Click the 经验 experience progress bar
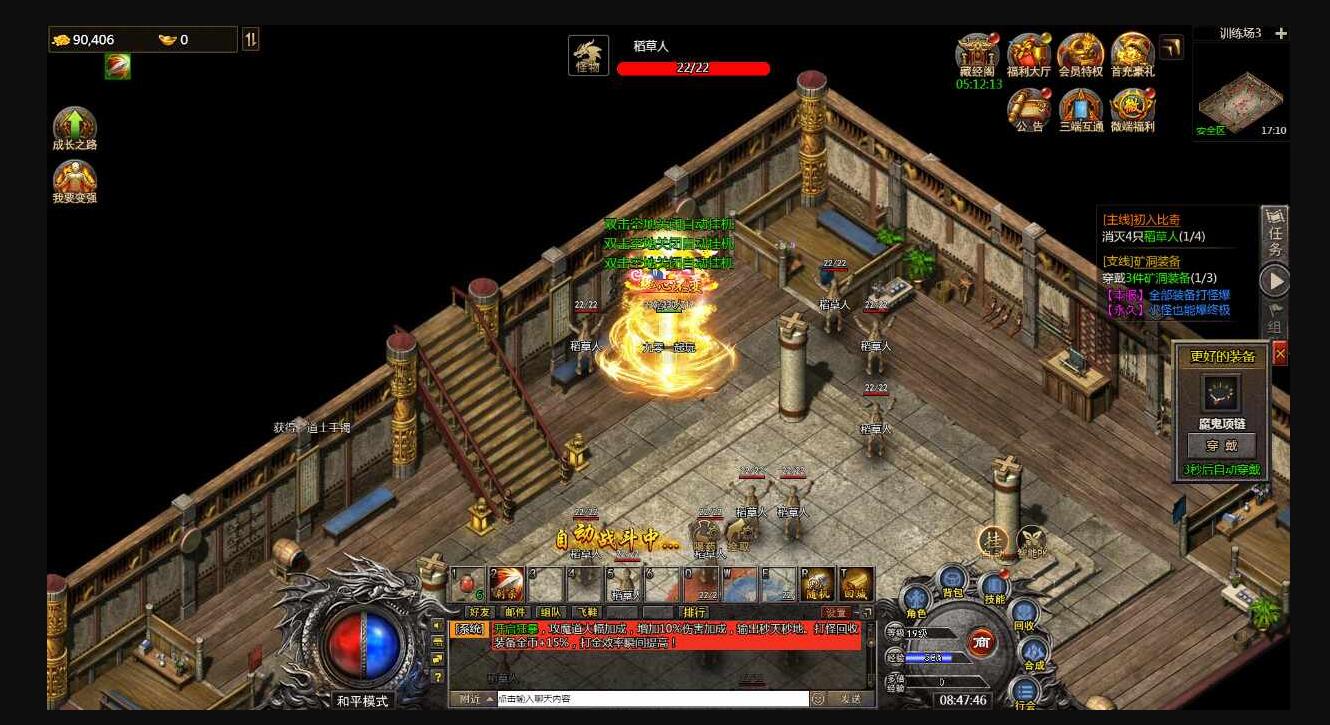The image size is (1330, 725). point(941,658)
